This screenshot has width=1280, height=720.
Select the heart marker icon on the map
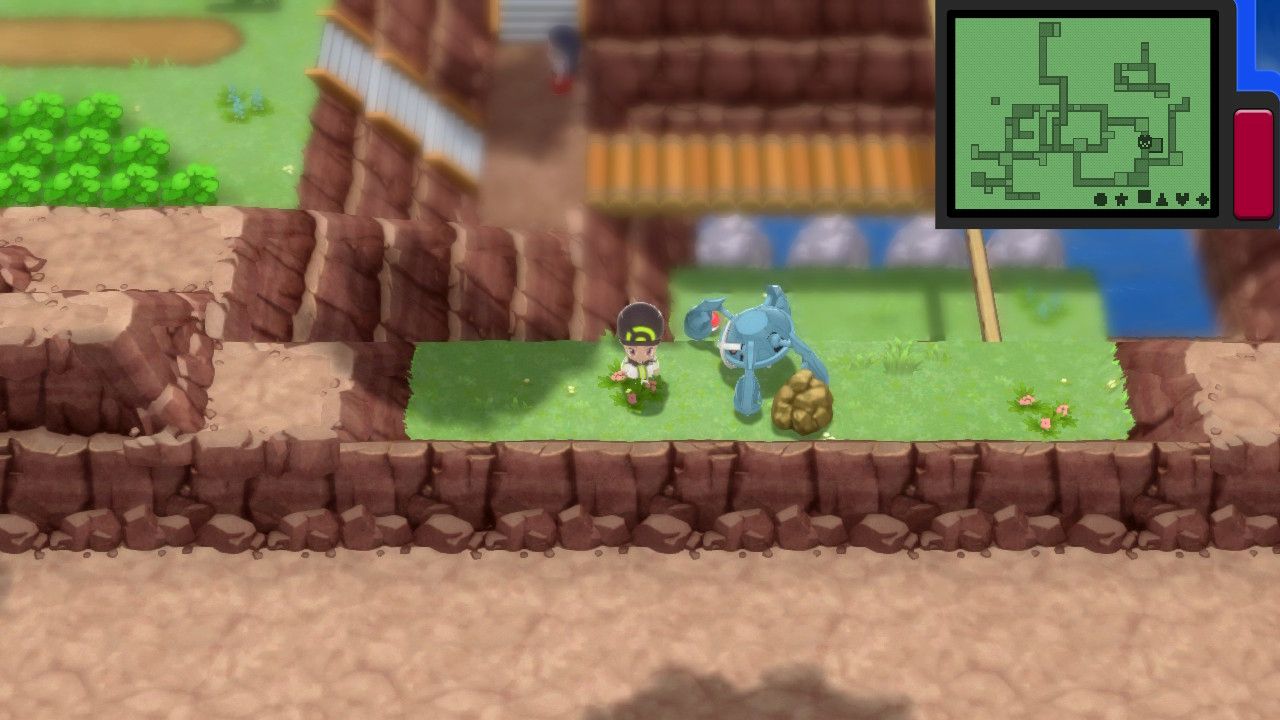coord(1183,199)
